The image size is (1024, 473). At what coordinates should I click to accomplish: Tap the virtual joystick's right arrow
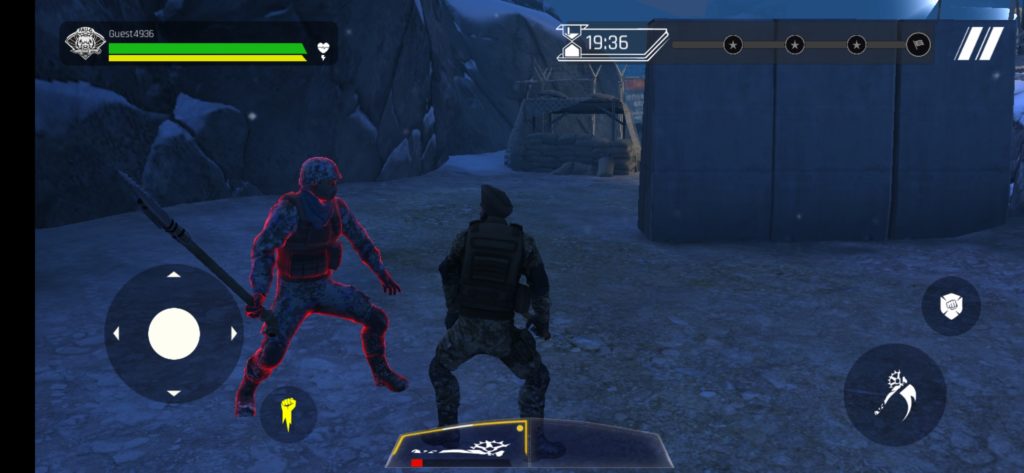click(234, 333)
